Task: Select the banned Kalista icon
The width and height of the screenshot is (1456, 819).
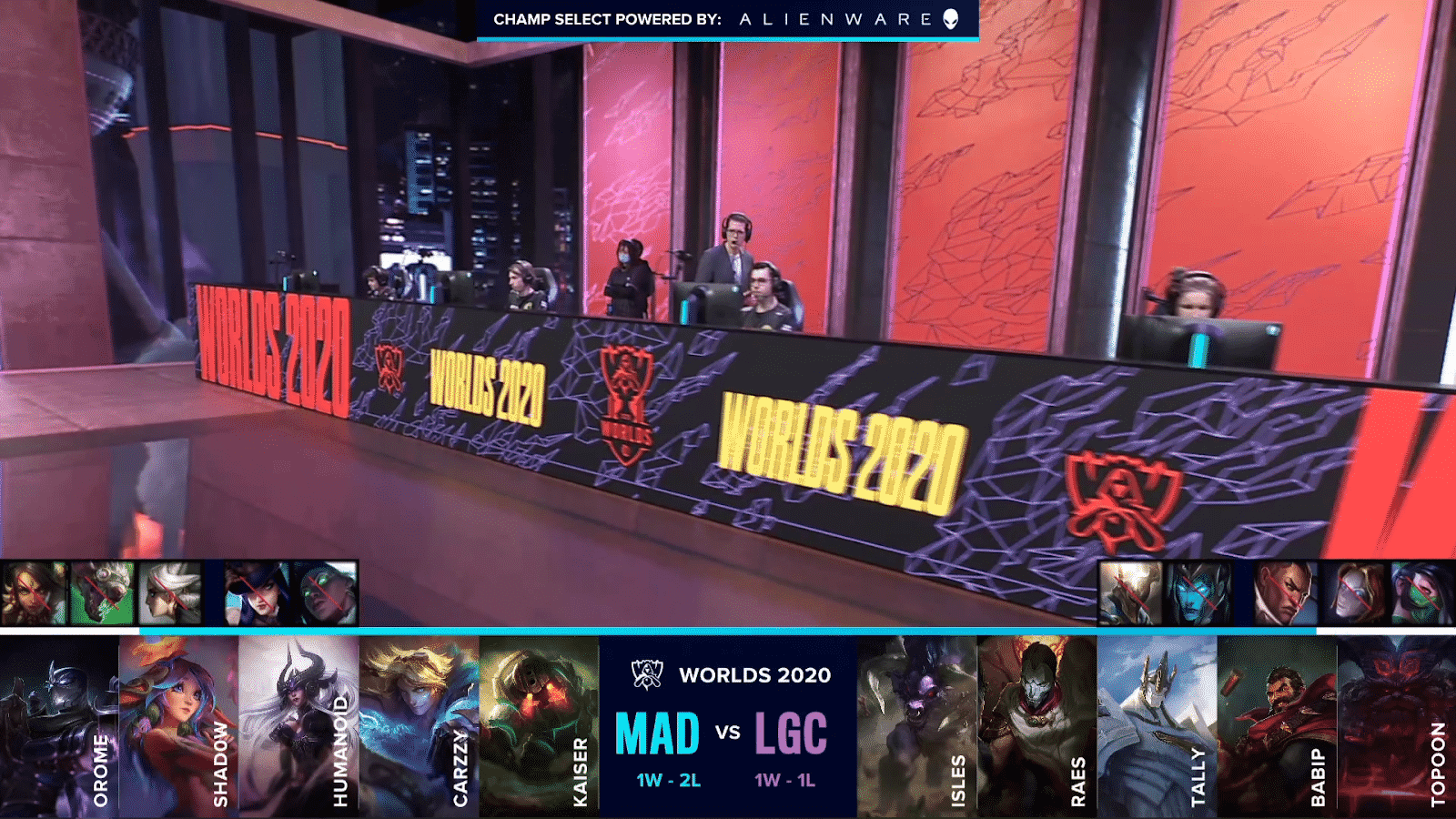Action: click(1198, 593)
